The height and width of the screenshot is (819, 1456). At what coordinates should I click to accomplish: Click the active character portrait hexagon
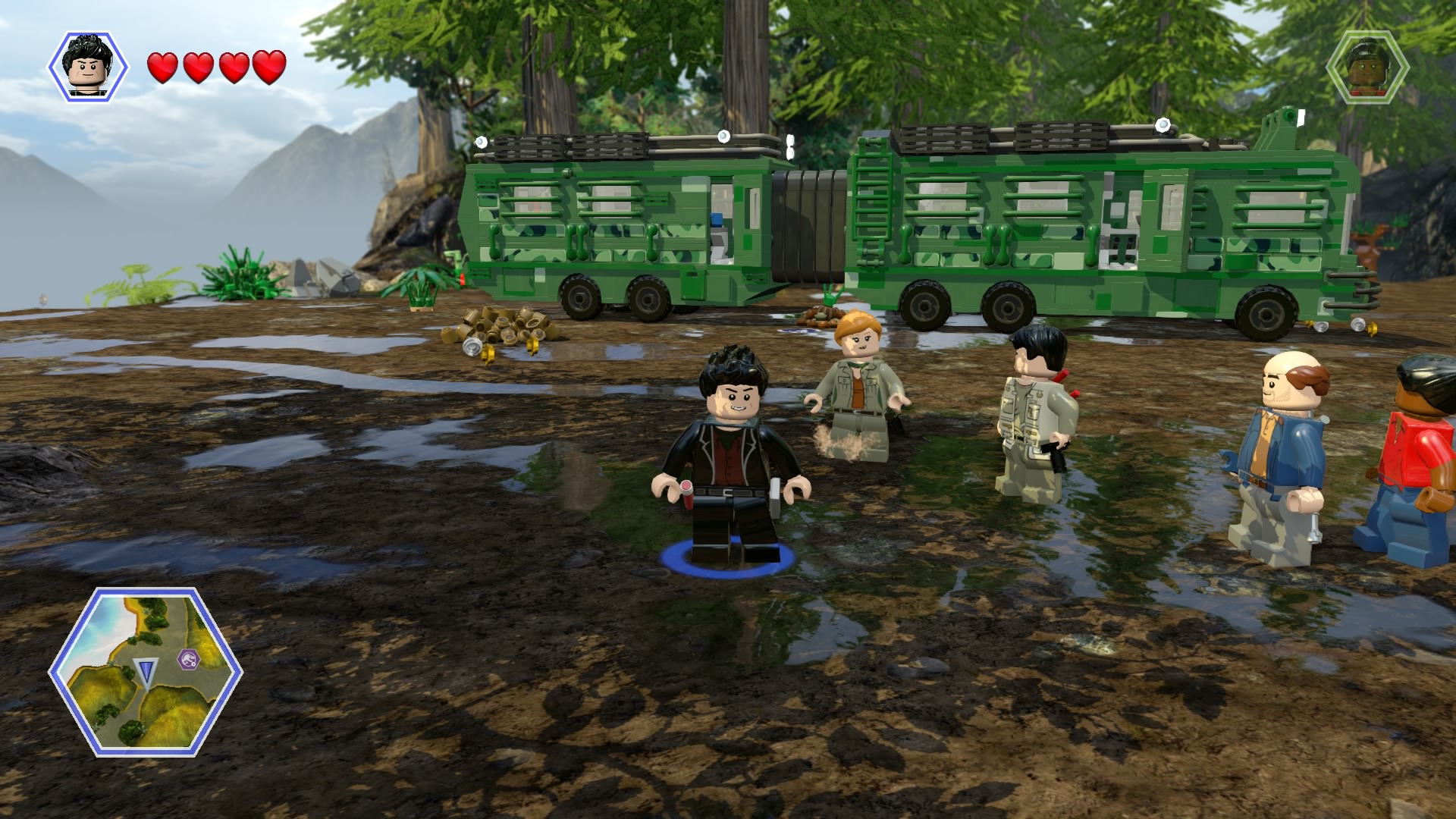click(x=89, y=67)
